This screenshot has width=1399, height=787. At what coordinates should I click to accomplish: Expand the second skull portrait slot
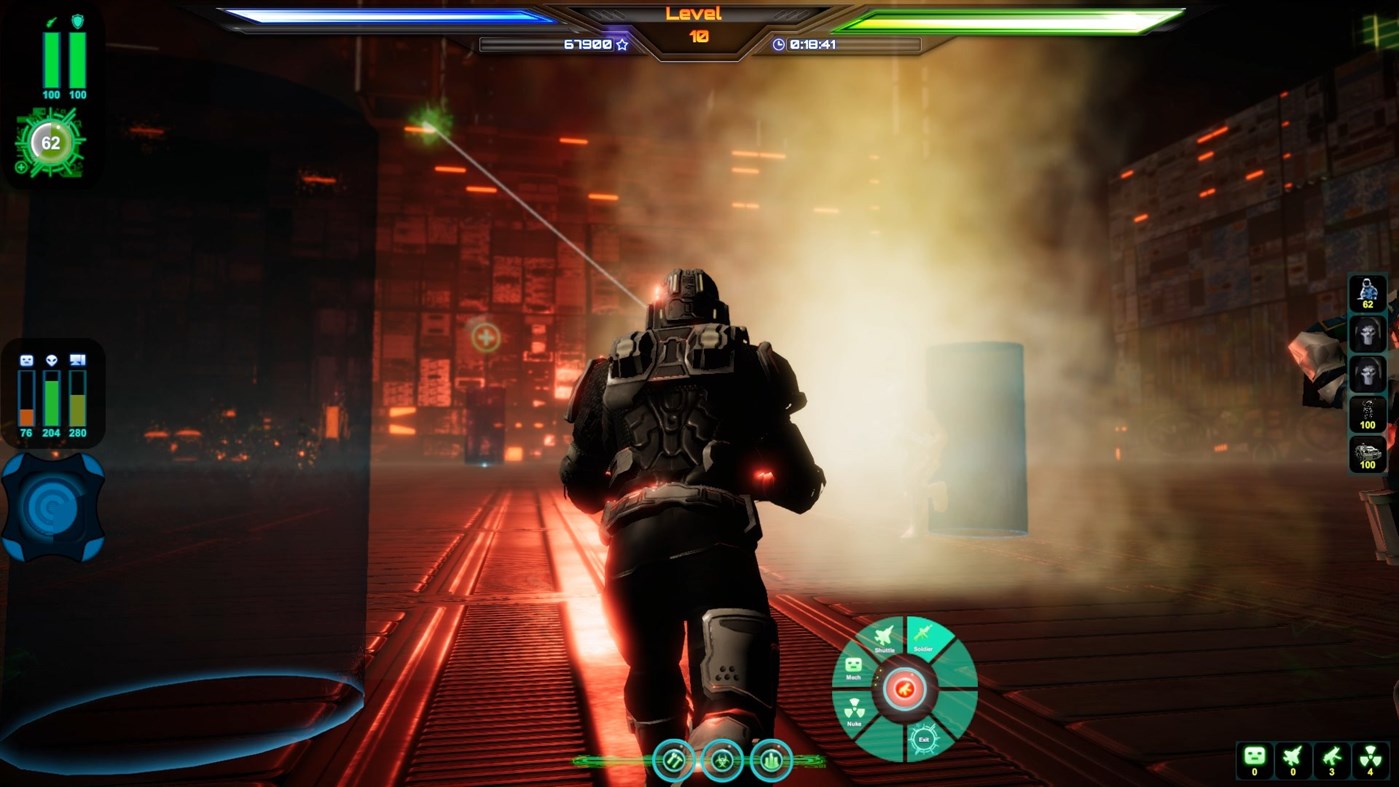(1366, 373)
